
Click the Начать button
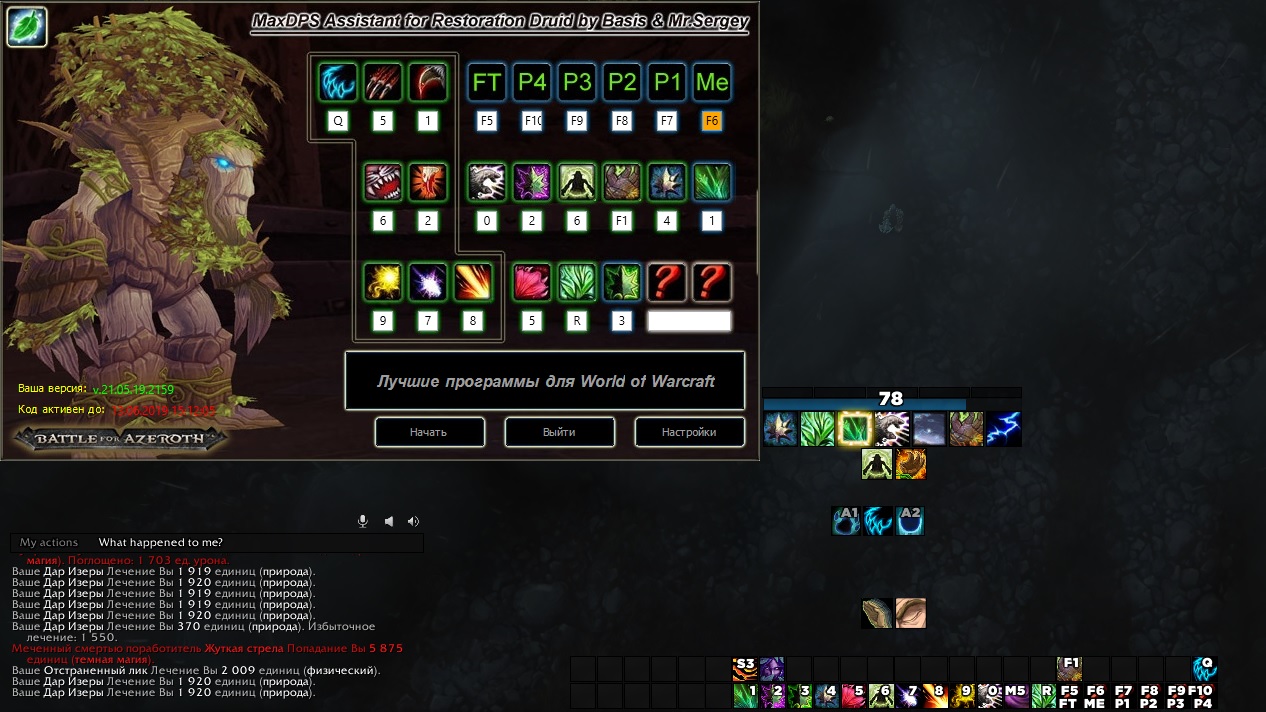pos(429,432)
